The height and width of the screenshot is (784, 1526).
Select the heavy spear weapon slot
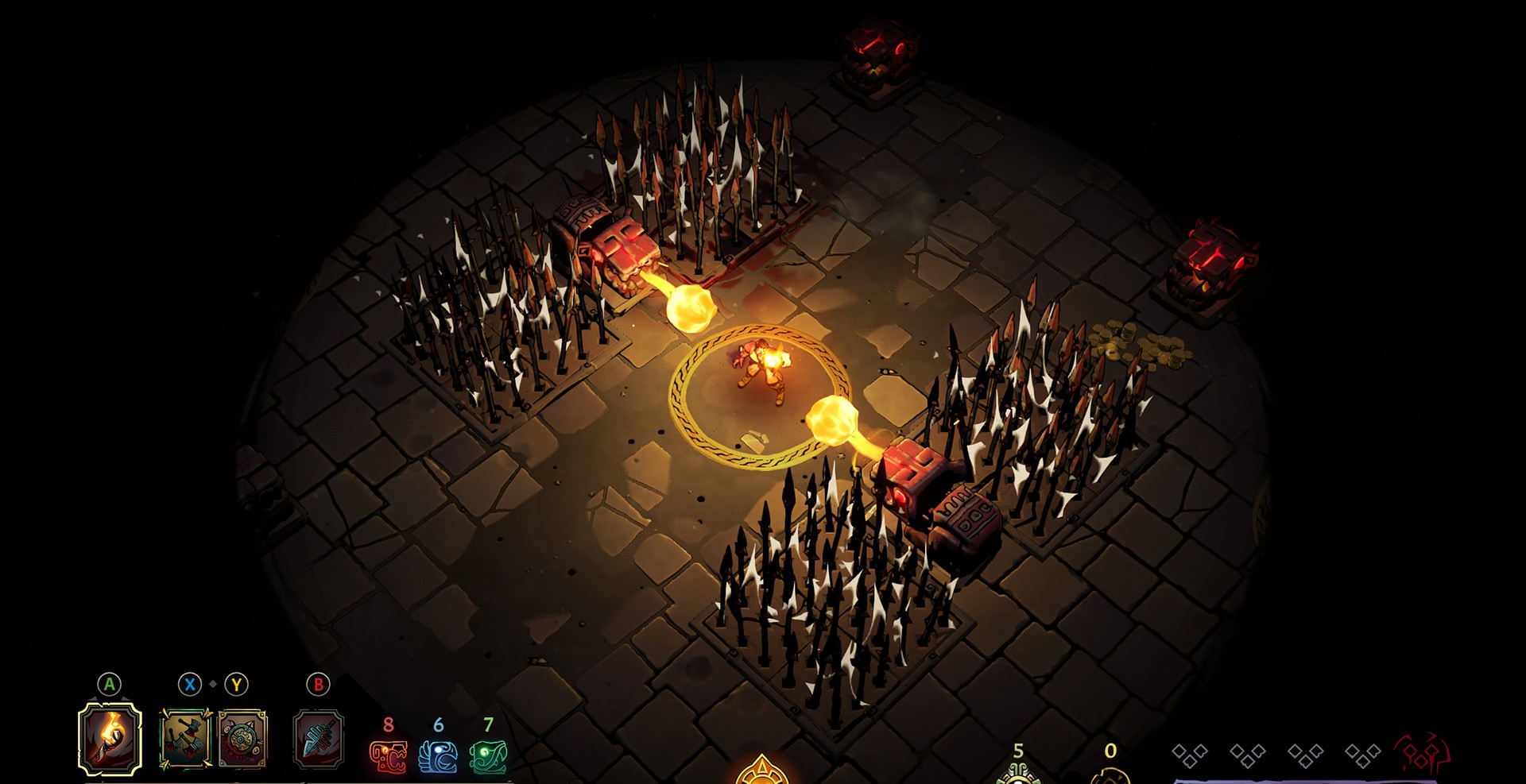click(x=318, y=740)
